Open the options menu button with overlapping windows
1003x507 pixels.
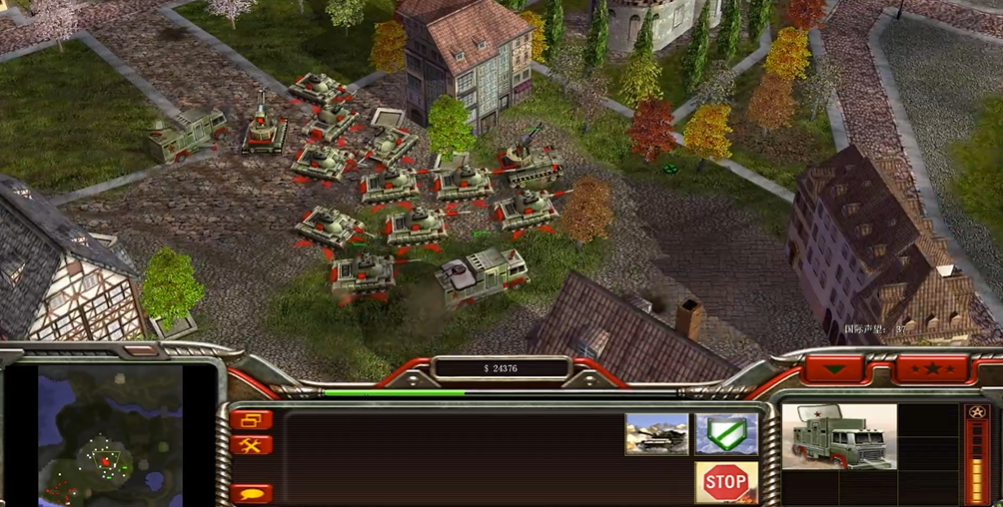(x=250, y=421)
